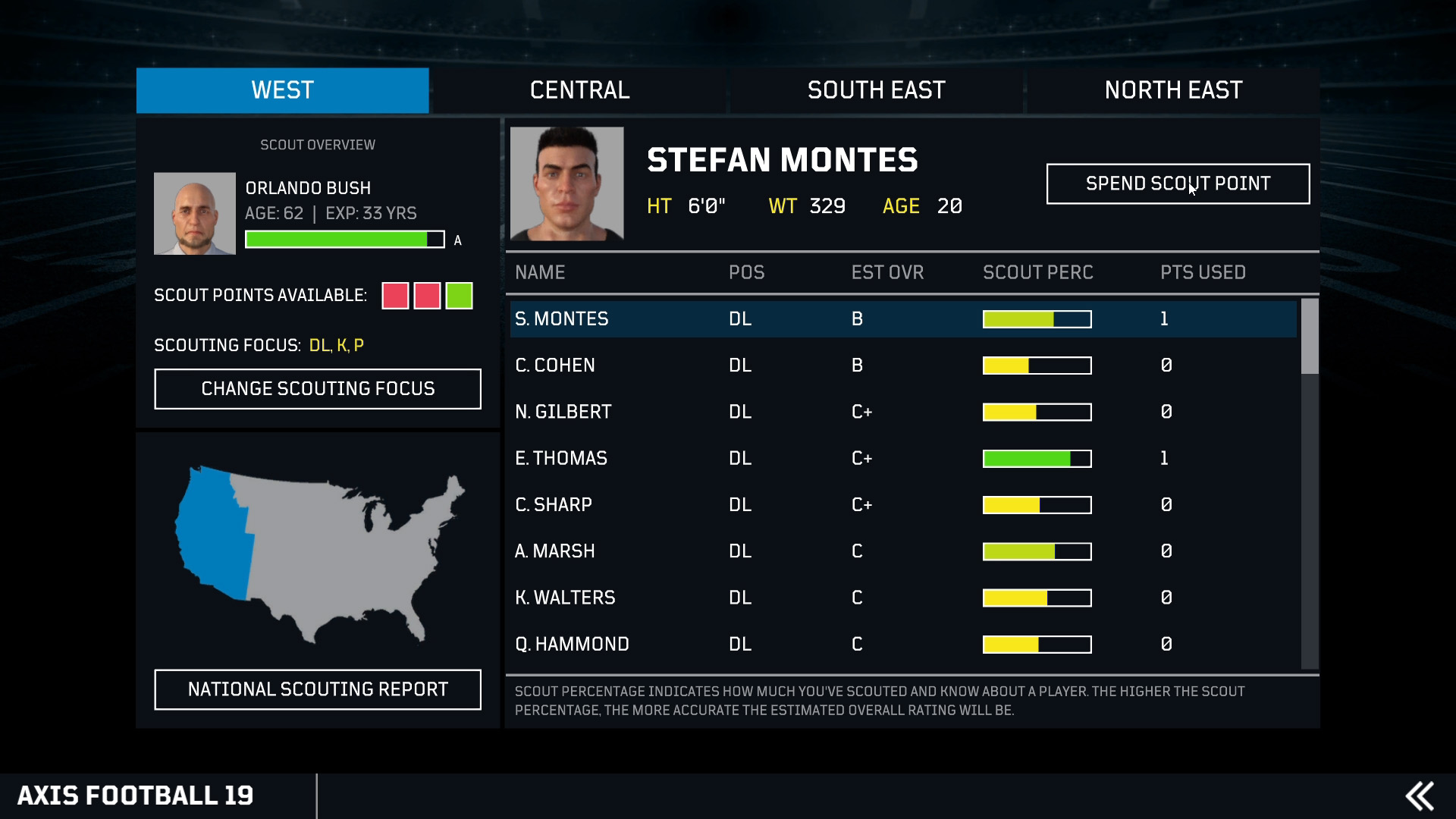
Task: Change the scouting focus
Action: [317, 389]
